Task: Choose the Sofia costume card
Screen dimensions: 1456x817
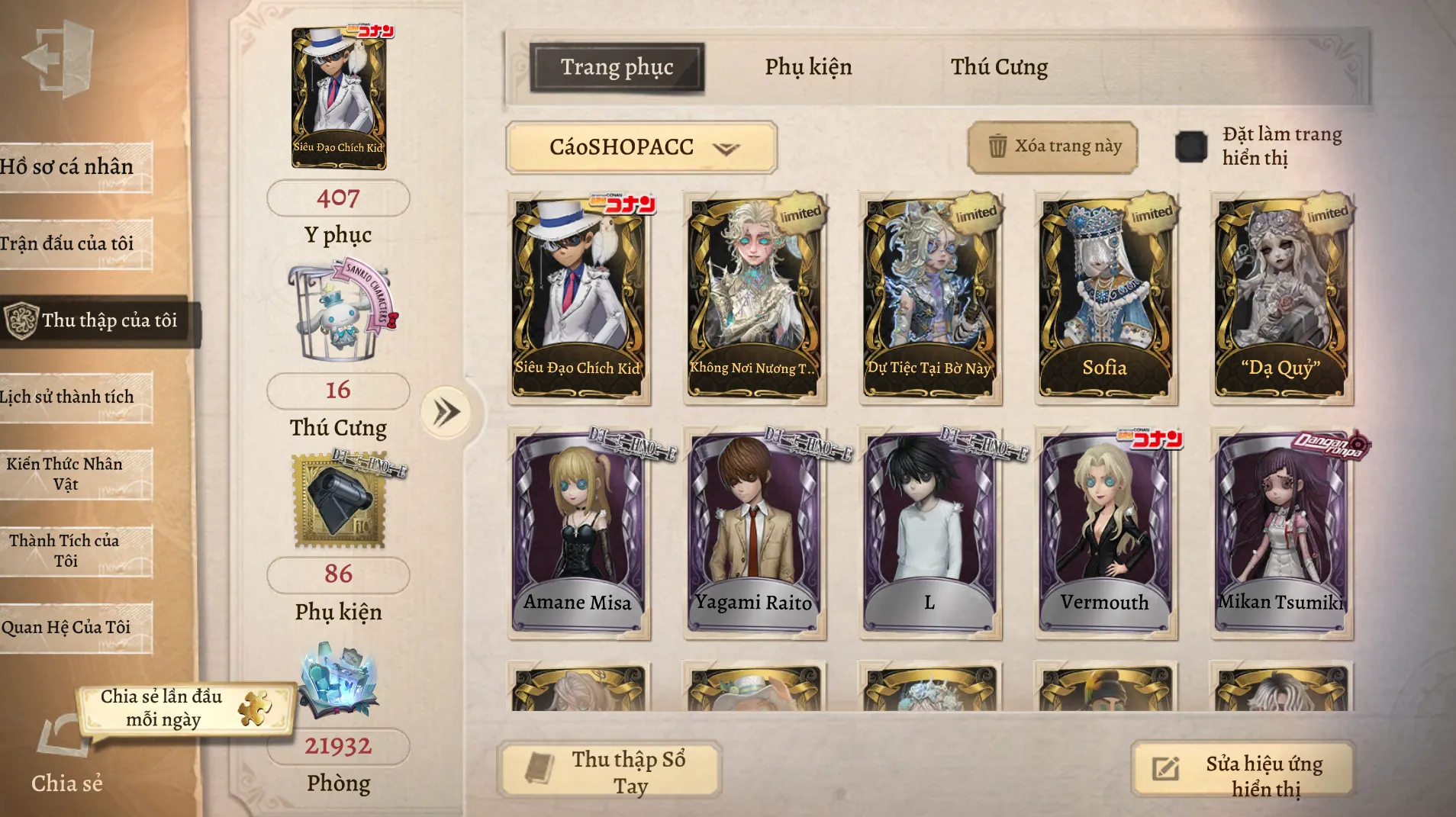Action: 1105,298
